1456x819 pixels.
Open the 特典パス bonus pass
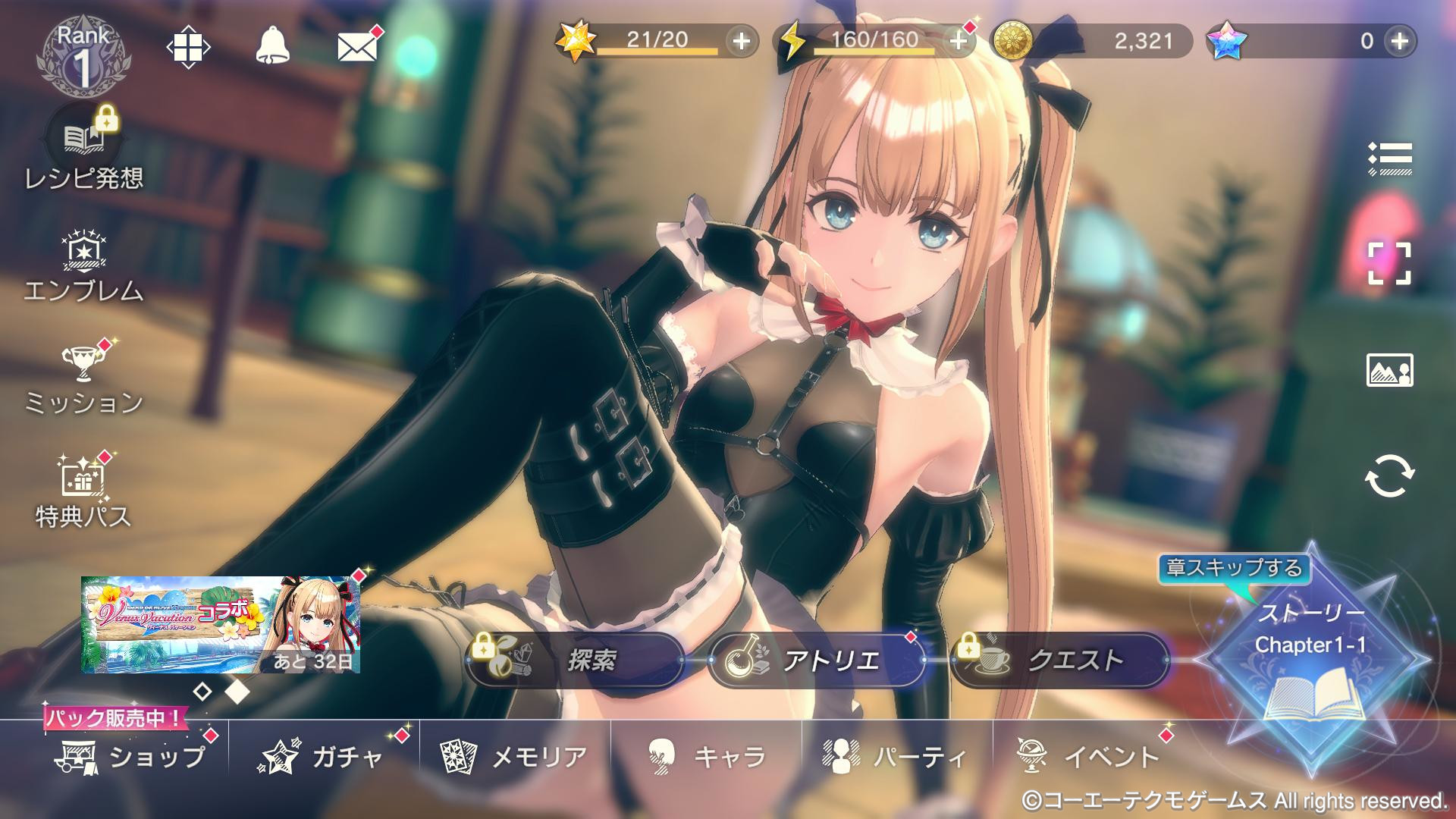pos(83,493)
